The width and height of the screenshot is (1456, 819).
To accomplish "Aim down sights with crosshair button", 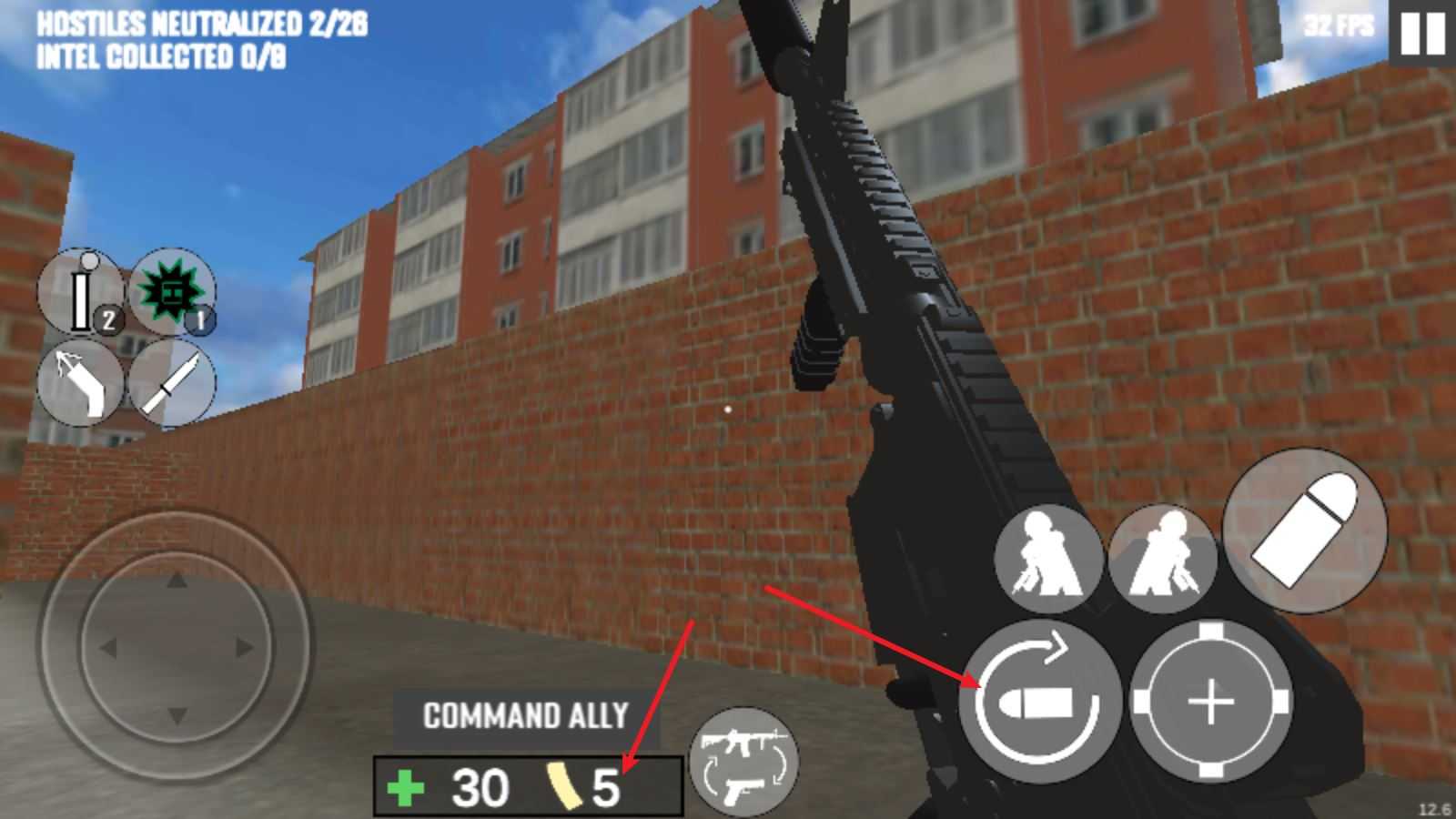I will [1211, 702].
